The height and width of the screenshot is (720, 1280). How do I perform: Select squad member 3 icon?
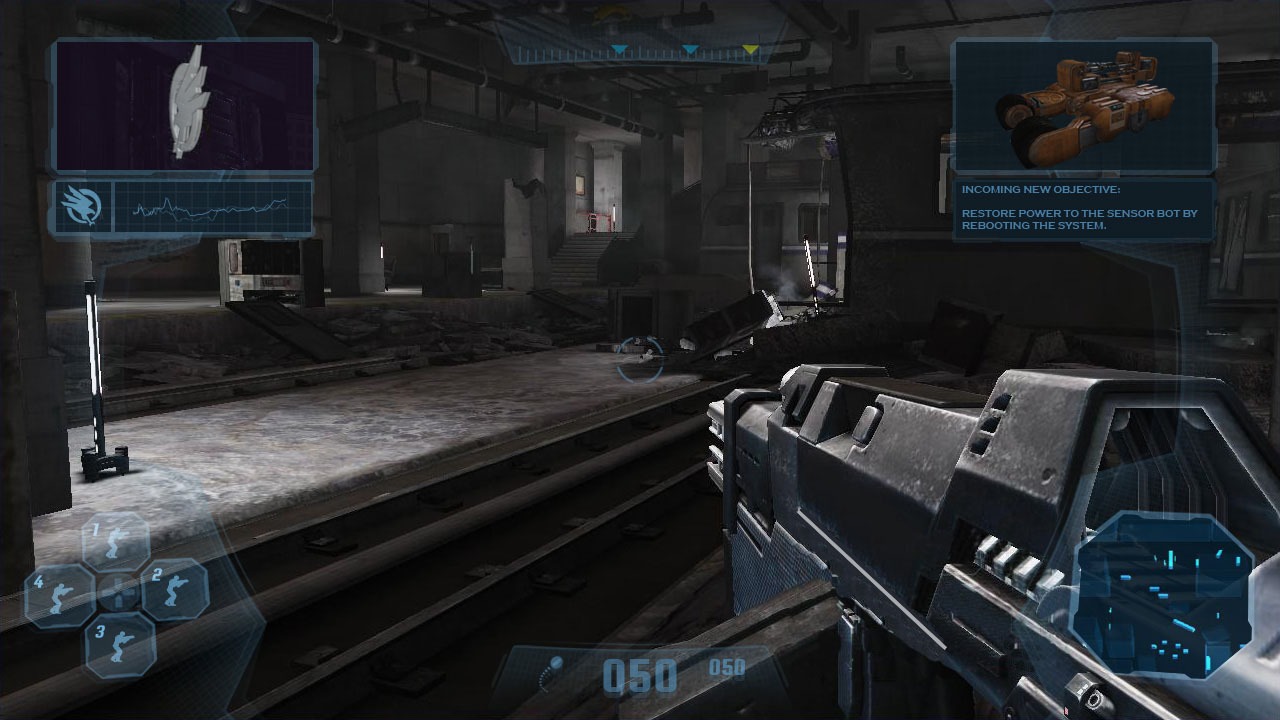[119, 643]
